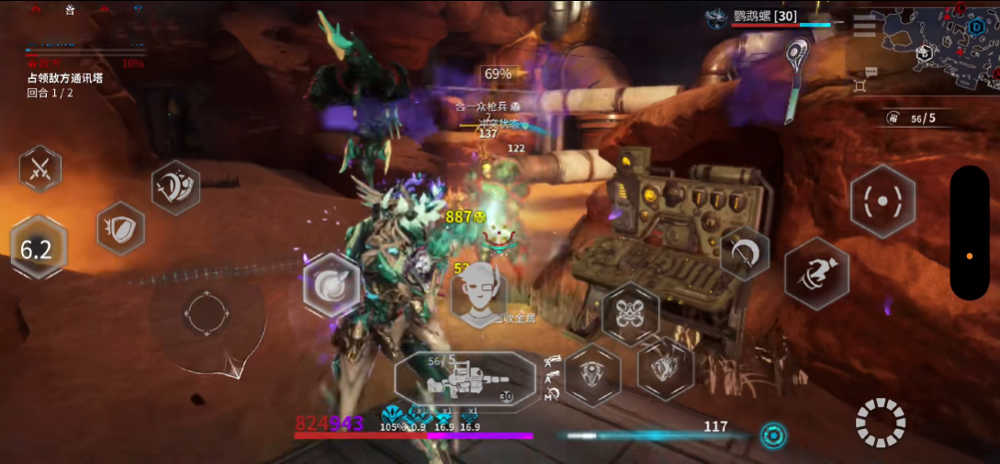Open the hamburger menu icon
The image size is (1000, 464).
point(863,26)
